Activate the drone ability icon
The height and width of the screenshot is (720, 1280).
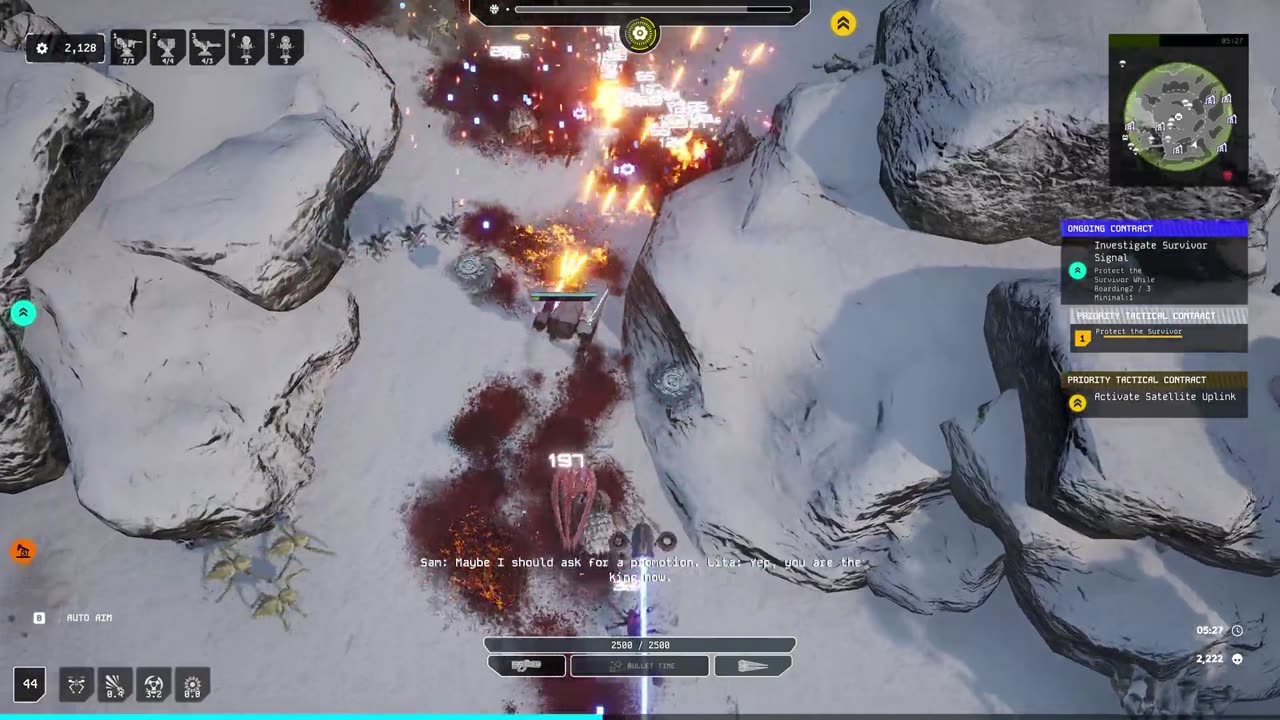pyautogui.click(x=76, y=685)
